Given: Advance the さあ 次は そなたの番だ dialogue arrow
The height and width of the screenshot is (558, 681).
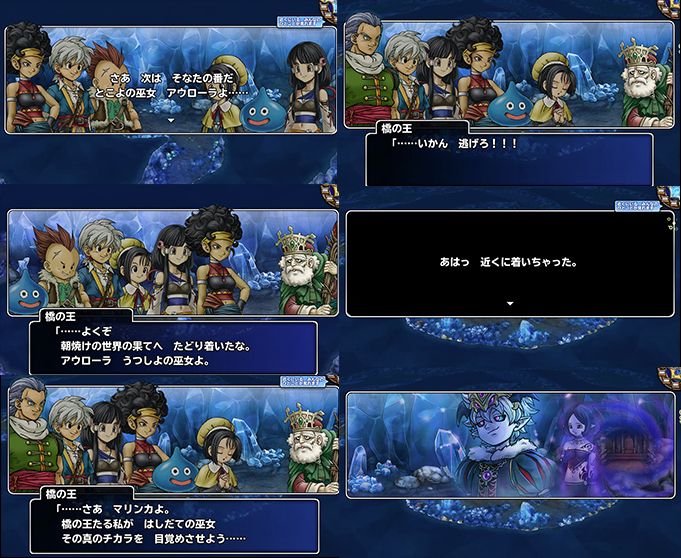Looking at the screenshot, I should [x=171, y=119].
